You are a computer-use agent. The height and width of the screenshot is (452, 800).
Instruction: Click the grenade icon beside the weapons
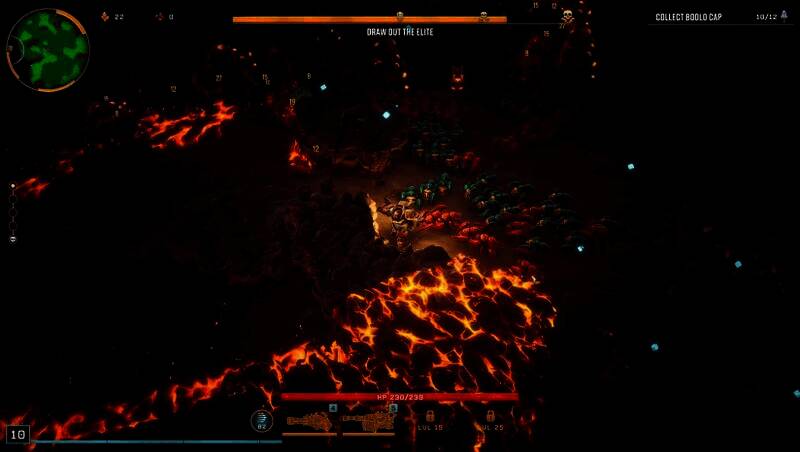(262, 420)
